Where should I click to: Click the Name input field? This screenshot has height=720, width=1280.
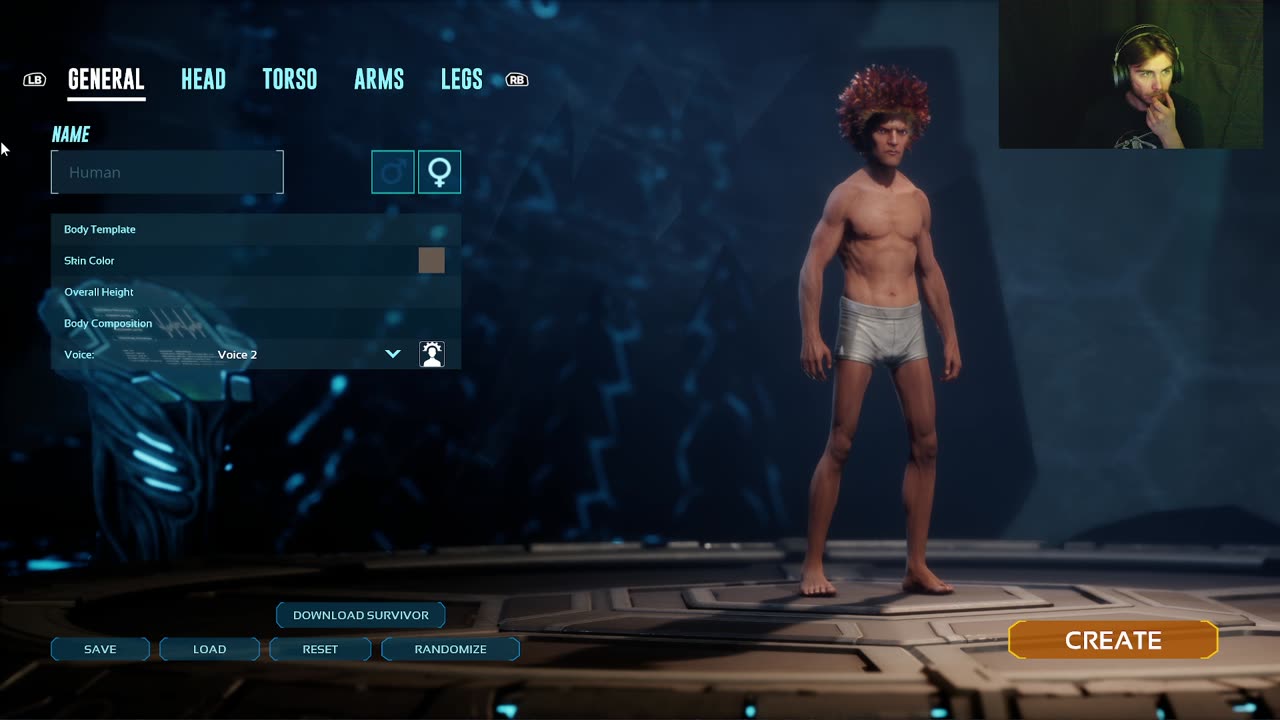click(x=167, y=172)
